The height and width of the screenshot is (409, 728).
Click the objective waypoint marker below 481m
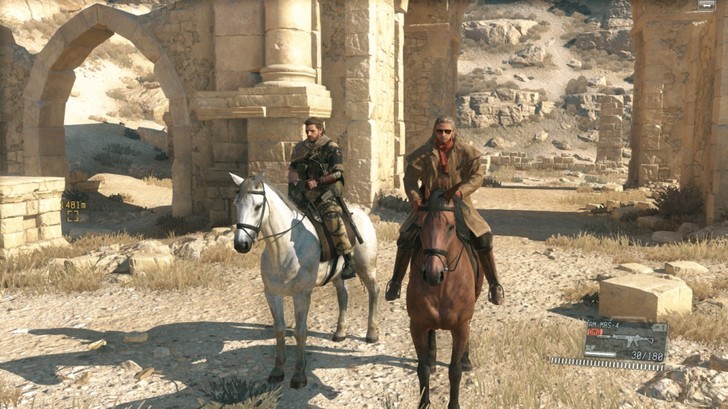pos(72,216)
